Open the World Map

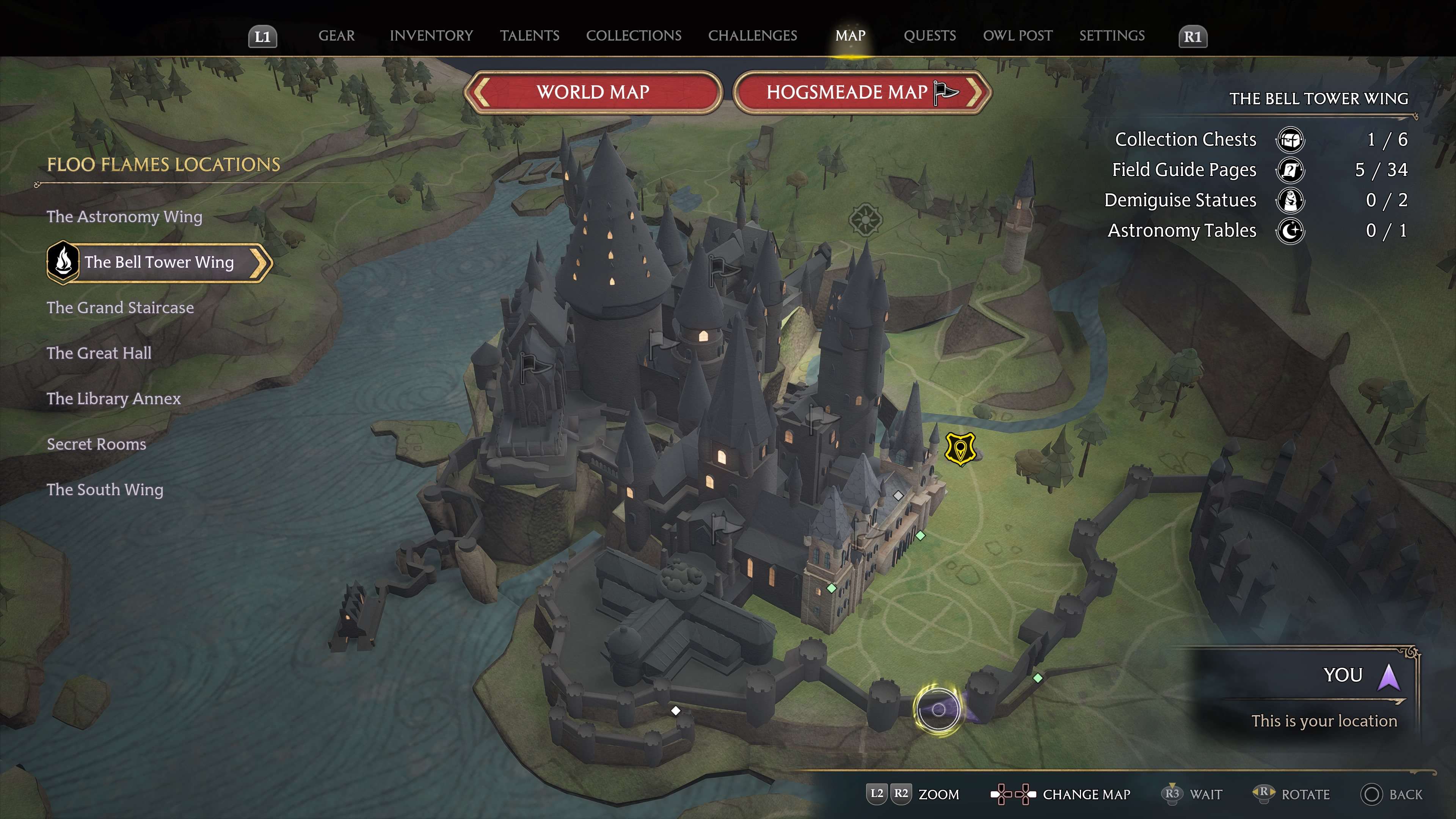click(593, 92)
